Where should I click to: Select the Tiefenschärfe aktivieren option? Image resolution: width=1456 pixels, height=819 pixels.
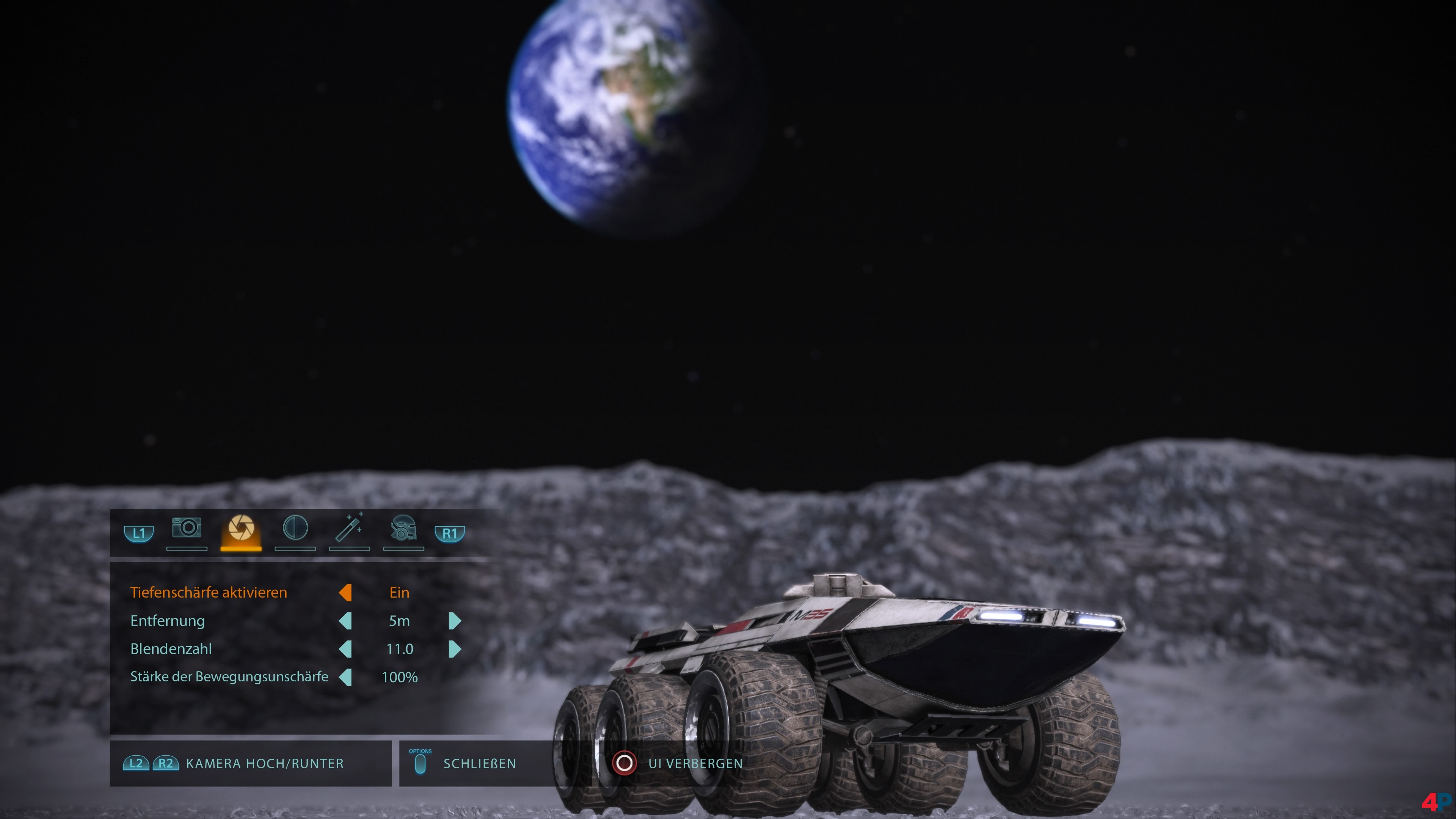pyautogui.click(x=209, y=592)
